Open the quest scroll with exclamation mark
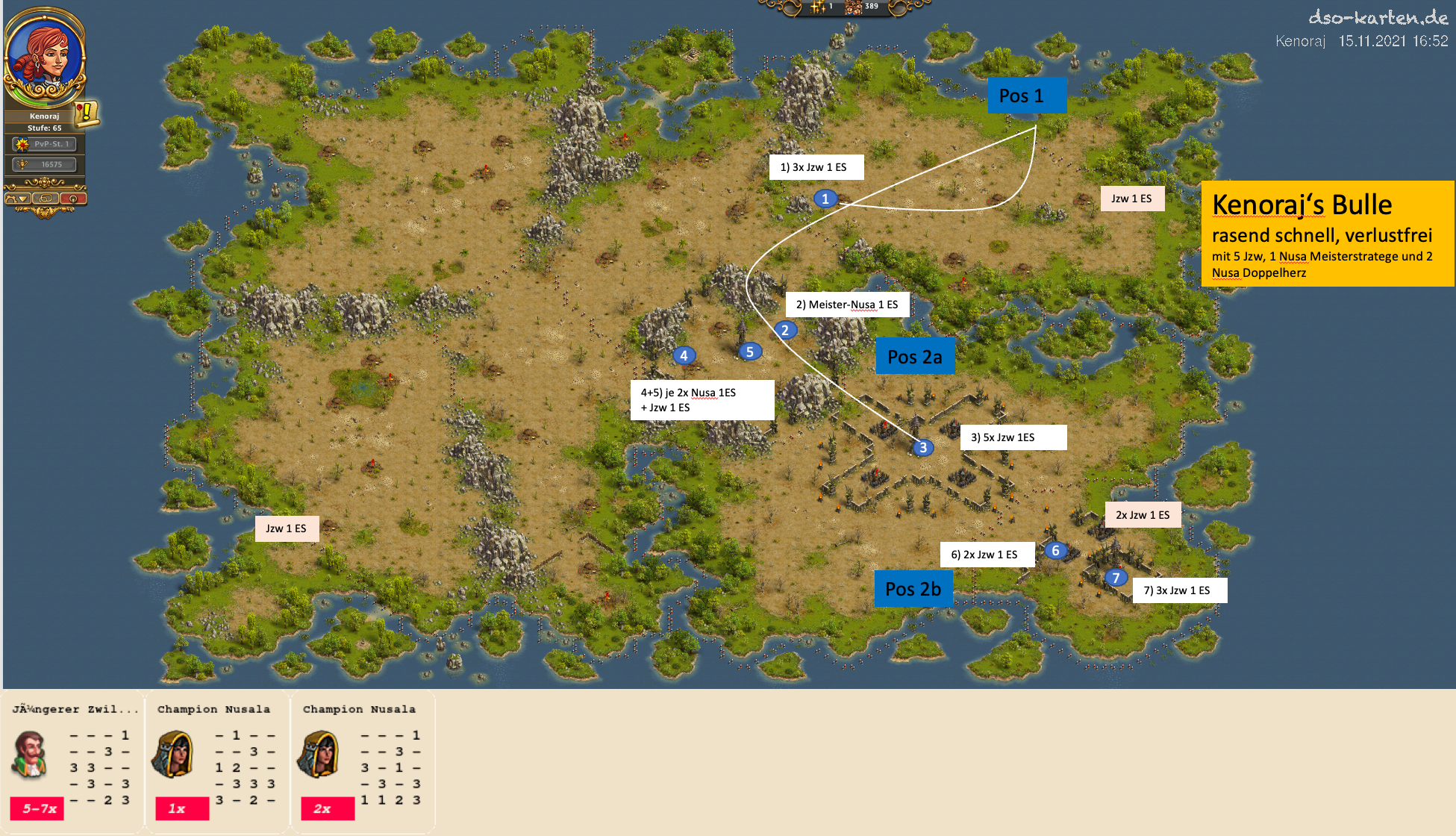Viewport: 1456px width, 836px height. pos(87,113)
